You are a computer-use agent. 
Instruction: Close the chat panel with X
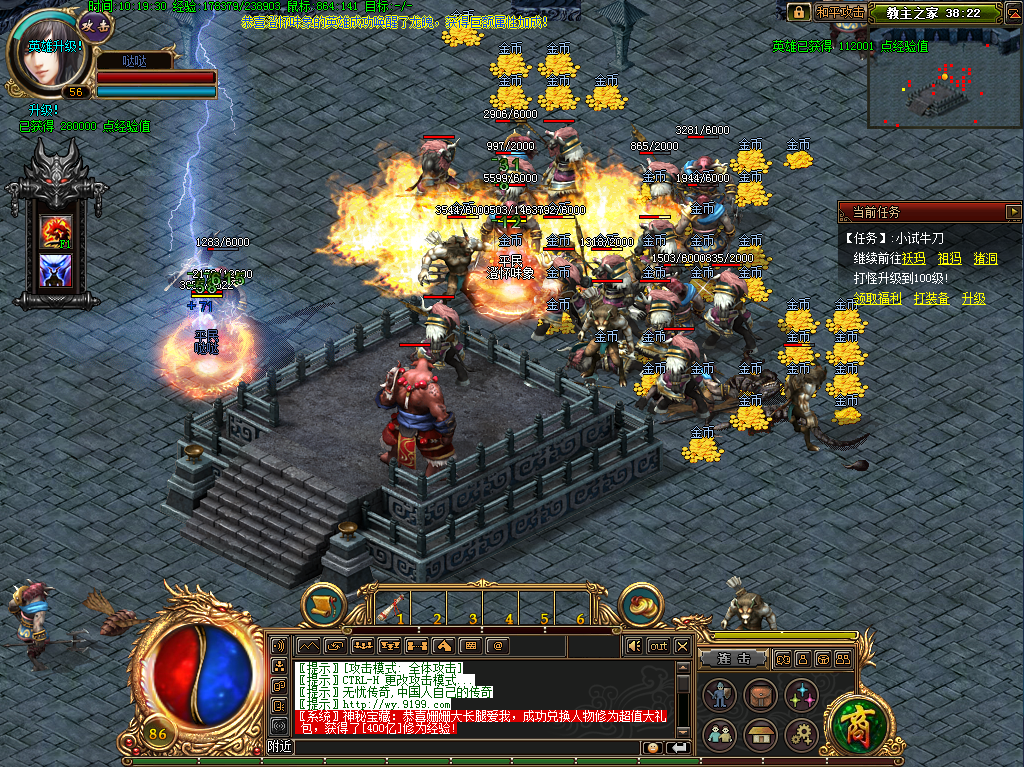(682, 646)
